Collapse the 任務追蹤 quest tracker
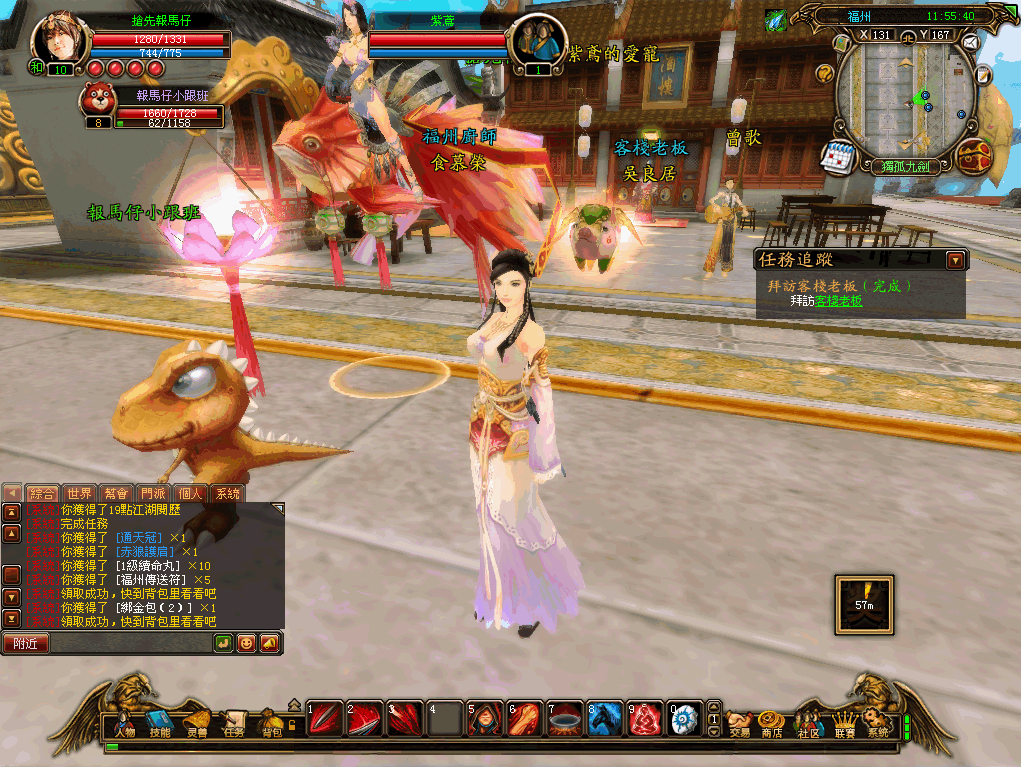This screenshot has width=1021, height=767. click(956, 260)
